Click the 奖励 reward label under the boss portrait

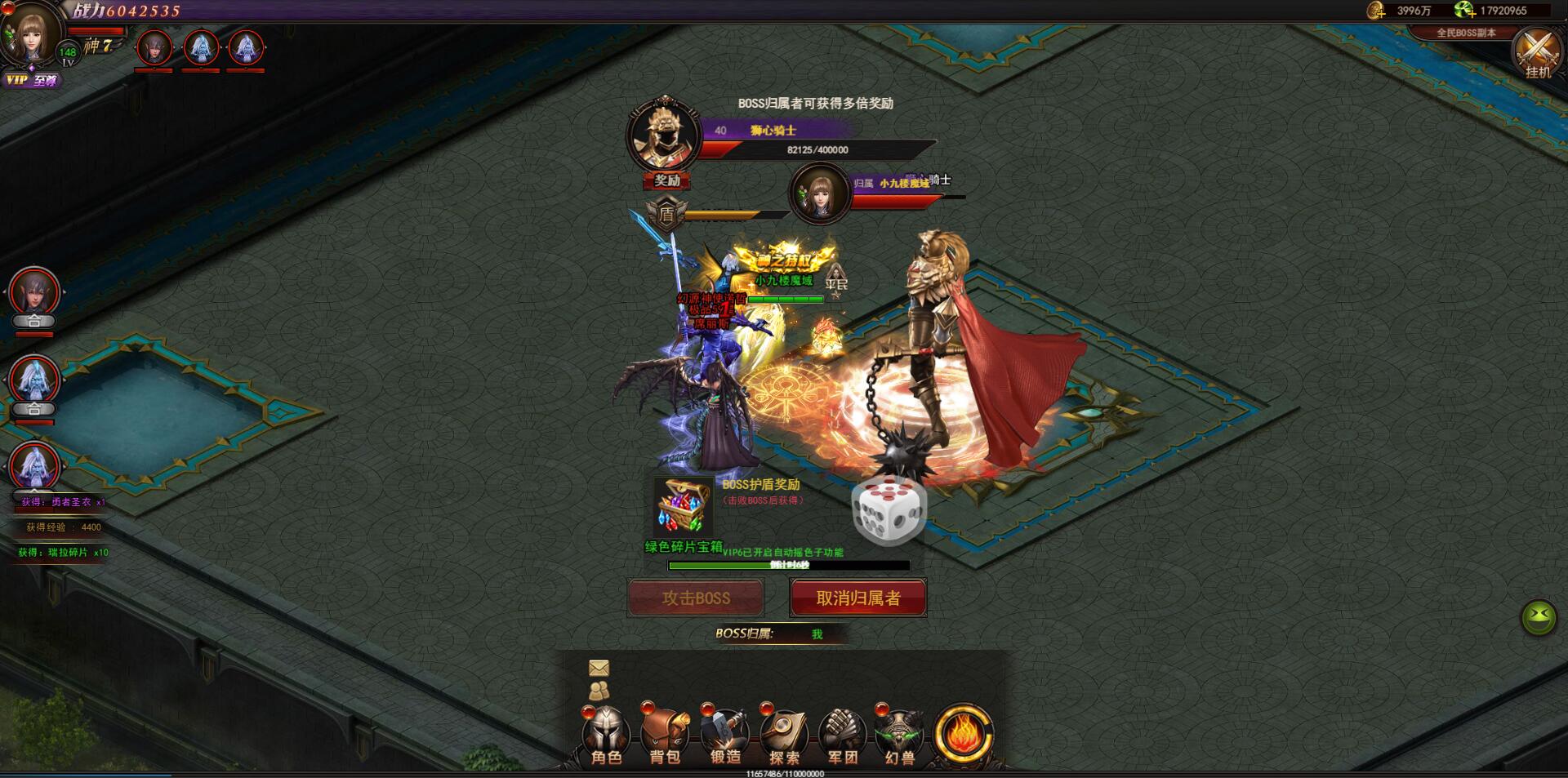pos(666,182)
